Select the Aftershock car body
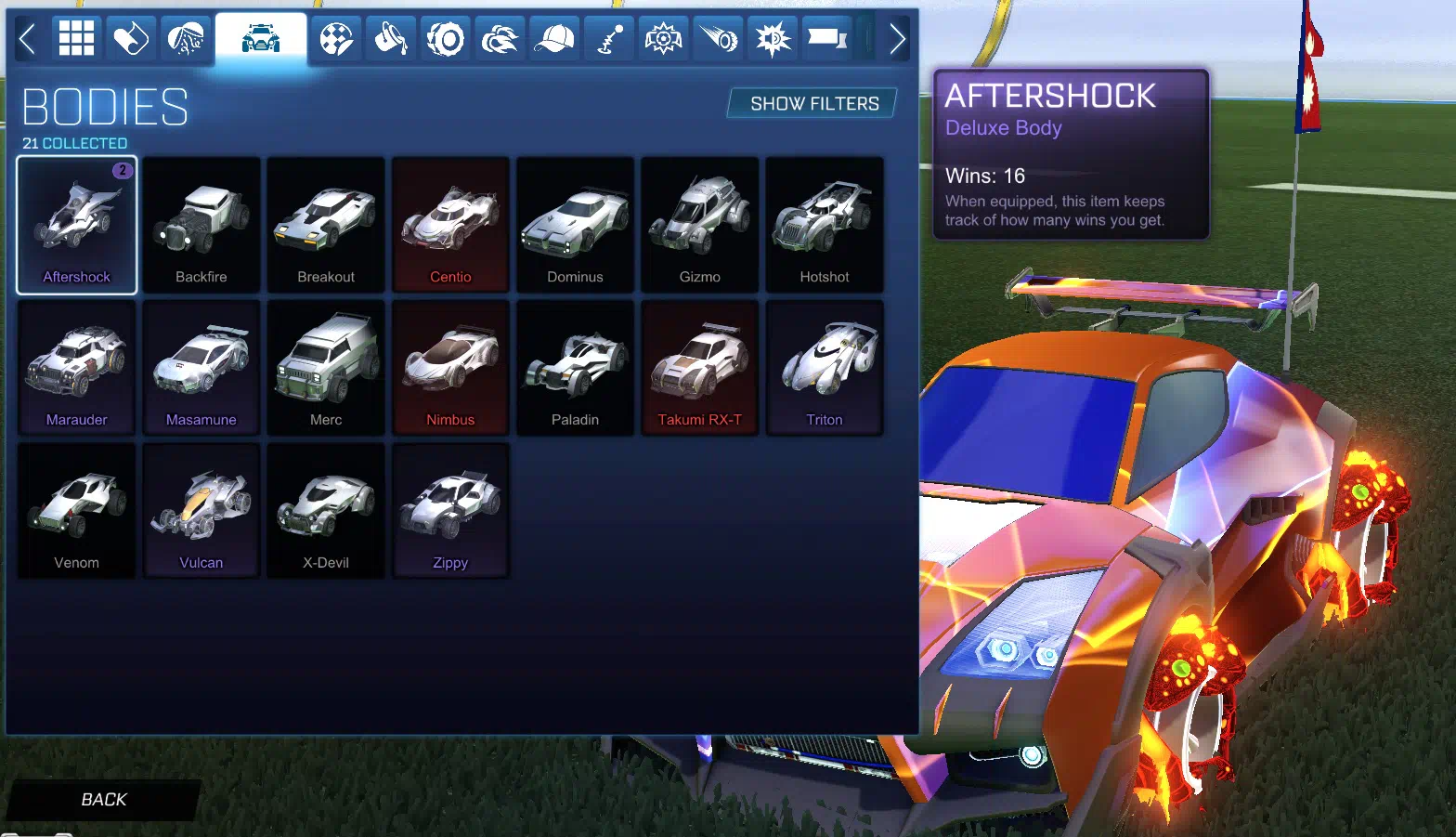Viewport: 1456px width, 837px height. point(77,226)
